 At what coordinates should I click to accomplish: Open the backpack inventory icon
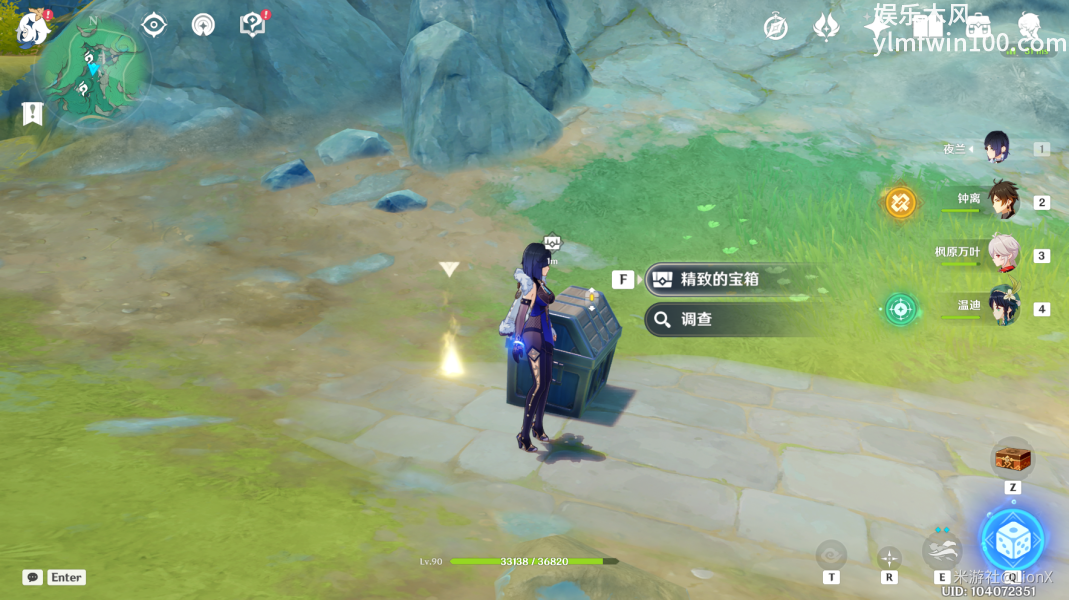[978, 27]
